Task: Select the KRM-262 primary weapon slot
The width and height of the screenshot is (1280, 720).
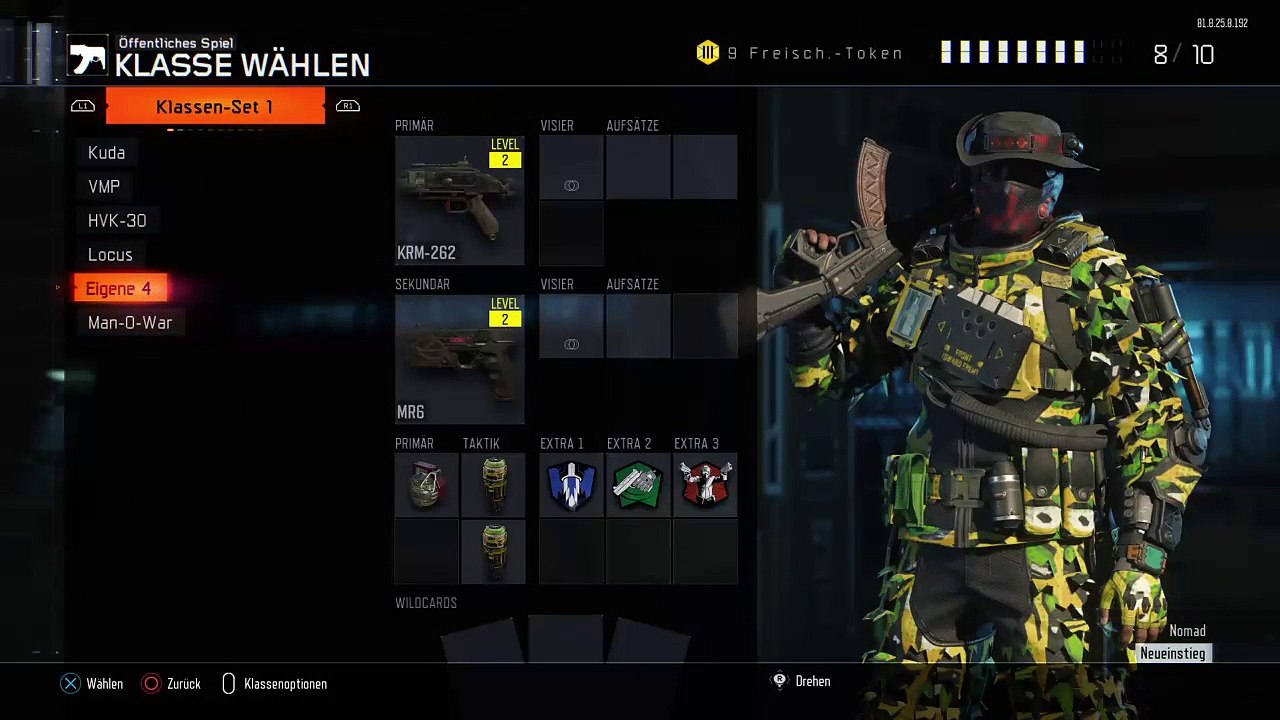Action: (x=459, y=200)
